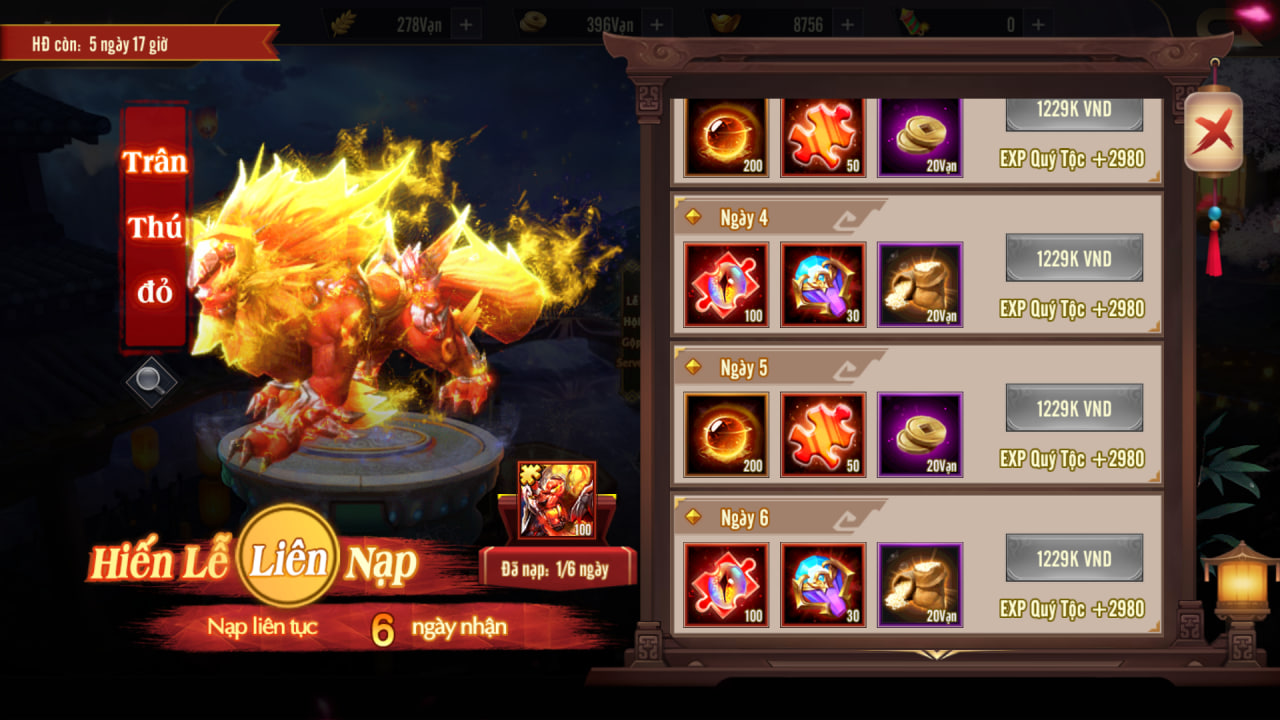Inspect the beast with the magnifier icon
The height and width of the screenshot is (720, 1280).
pyautogui.click(x=151, y=379)
